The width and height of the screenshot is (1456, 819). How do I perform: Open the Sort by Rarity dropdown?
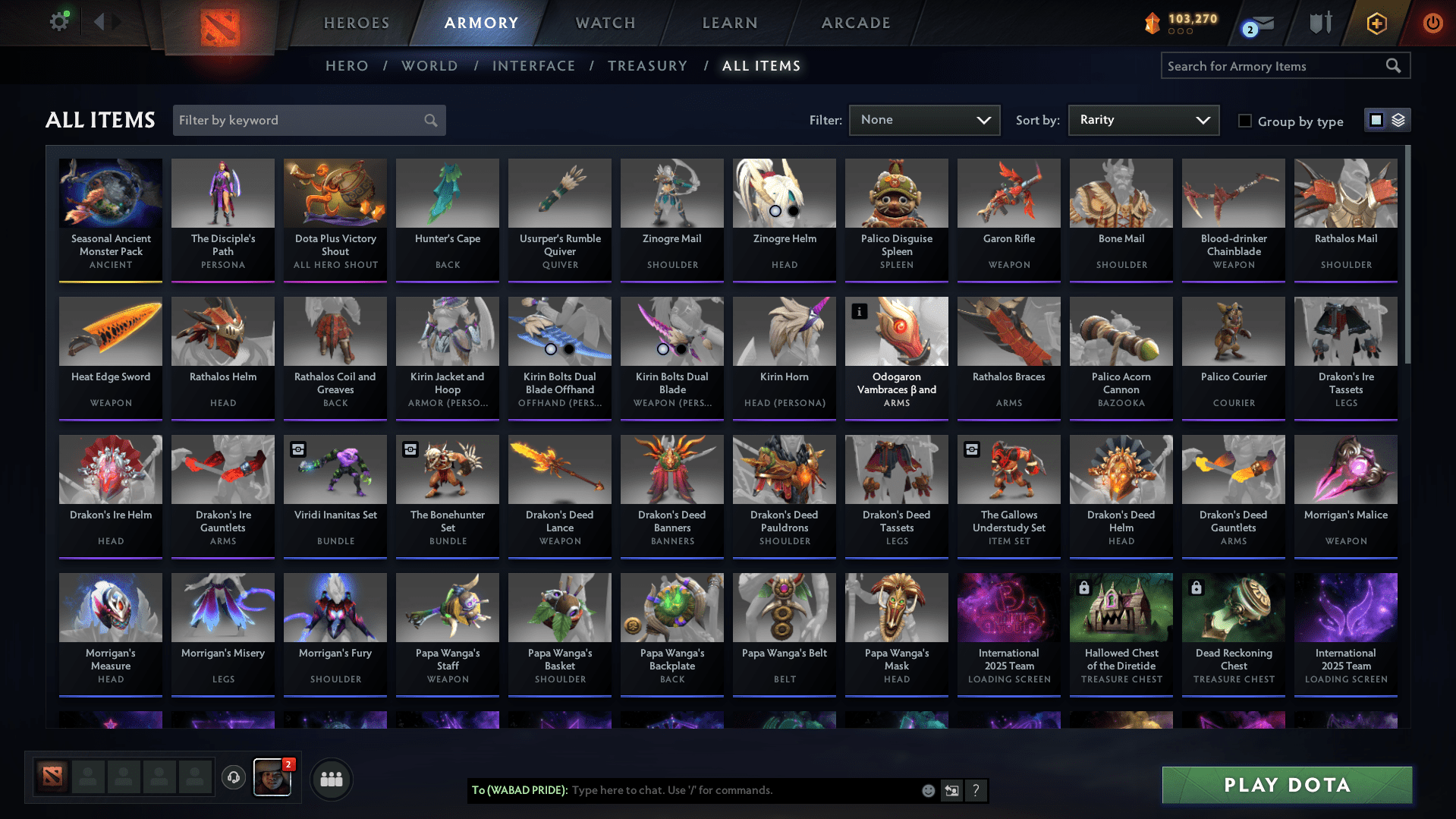point(1143,120)
